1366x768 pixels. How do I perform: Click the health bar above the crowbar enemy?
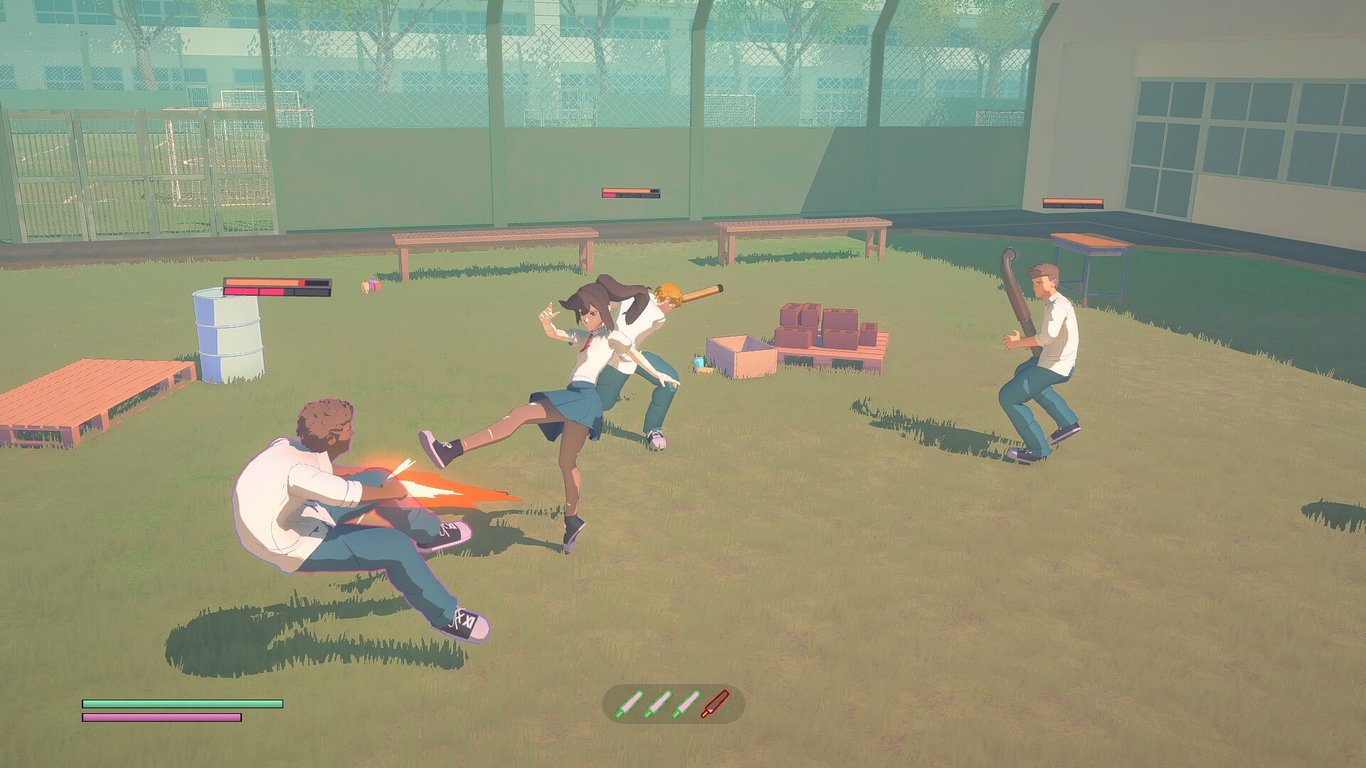click(1074, 201)
